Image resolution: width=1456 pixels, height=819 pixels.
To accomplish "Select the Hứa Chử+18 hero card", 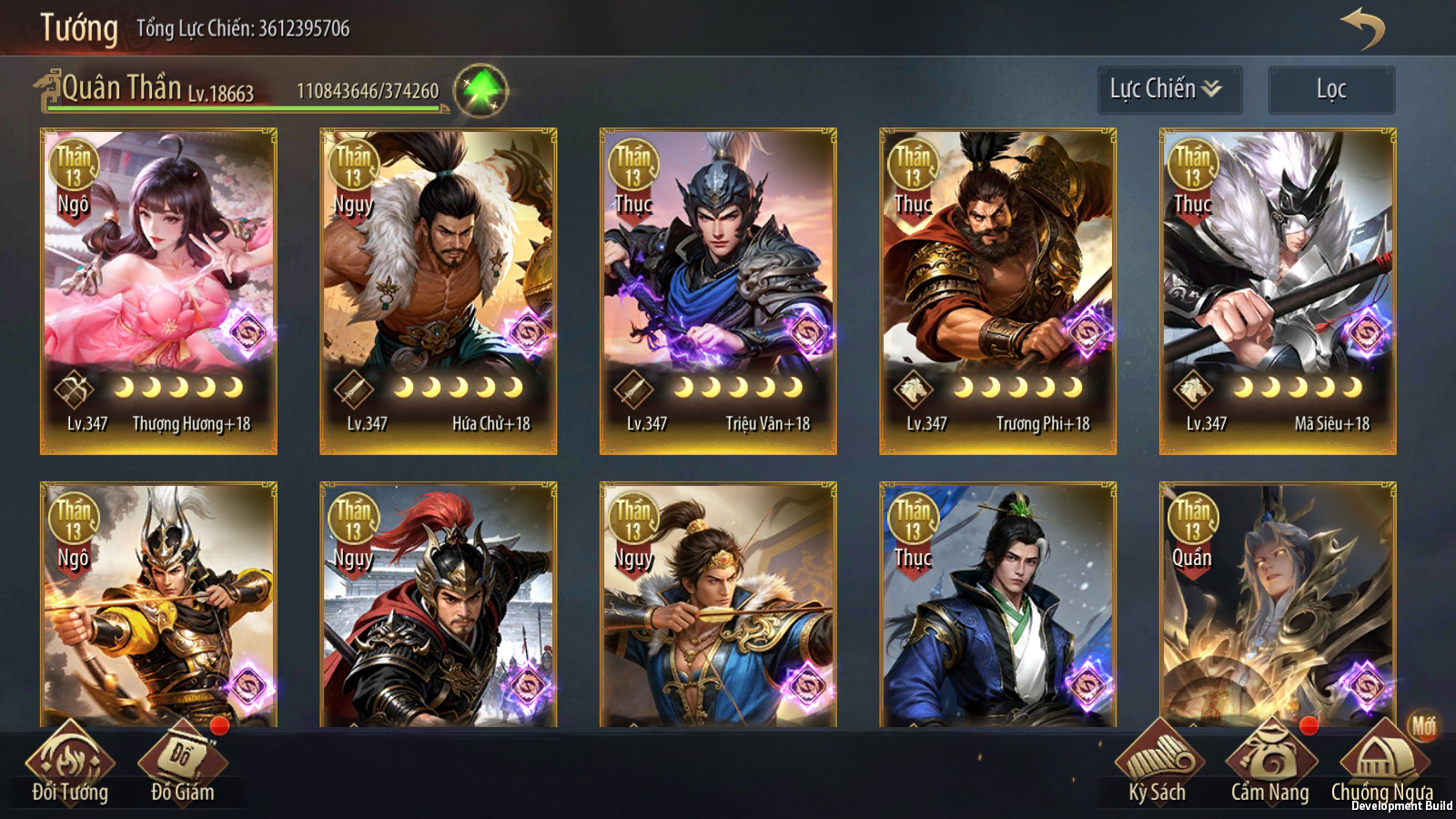I will [438, 290].
